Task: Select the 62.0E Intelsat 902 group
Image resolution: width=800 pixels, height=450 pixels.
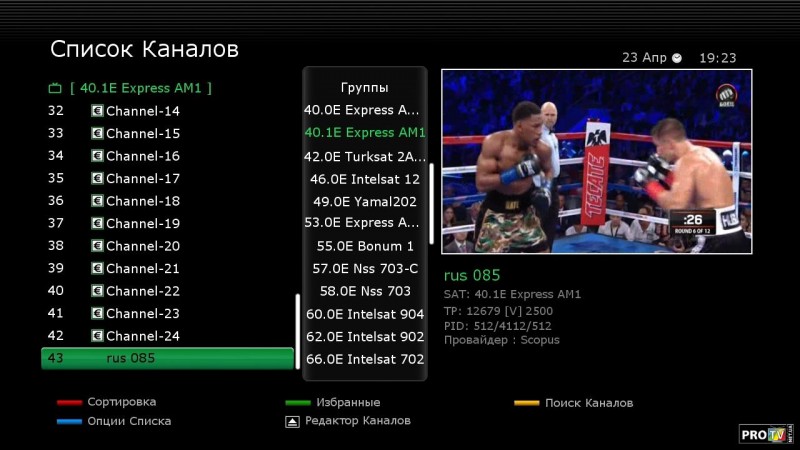Action: point(364,336)
